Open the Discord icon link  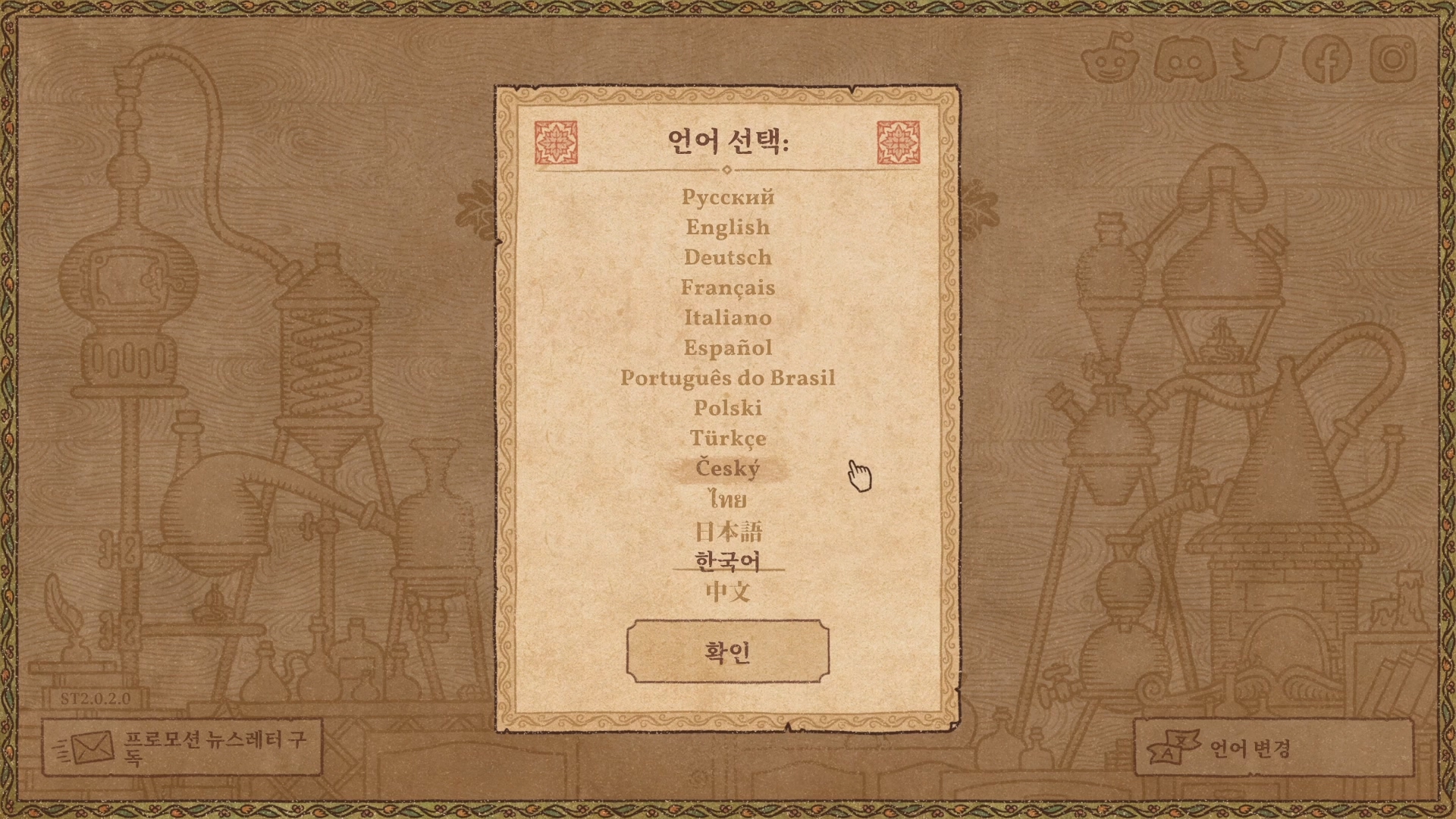pyautogui.click(x=1185, y=59)
